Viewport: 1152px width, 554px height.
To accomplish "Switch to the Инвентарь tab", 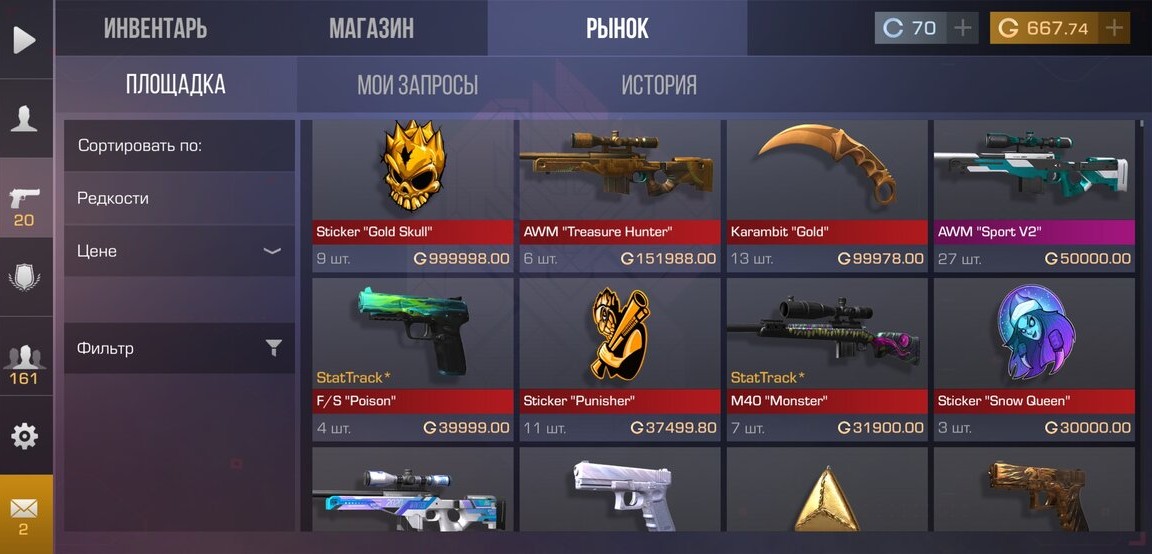I will pos(155,28).
